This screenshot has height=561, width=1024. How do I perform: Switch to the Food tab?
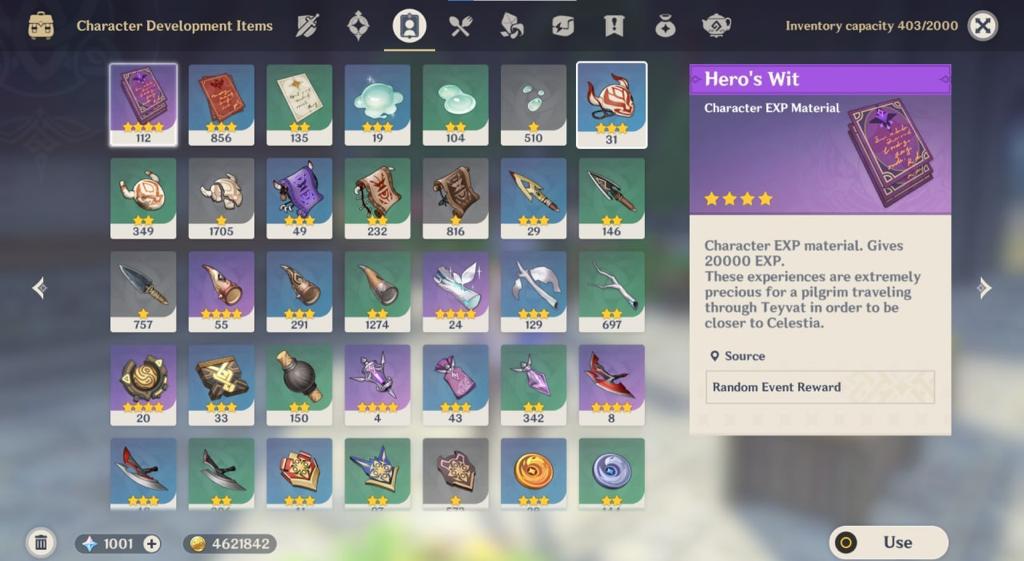pyautogui.click(x=460, y=26)
